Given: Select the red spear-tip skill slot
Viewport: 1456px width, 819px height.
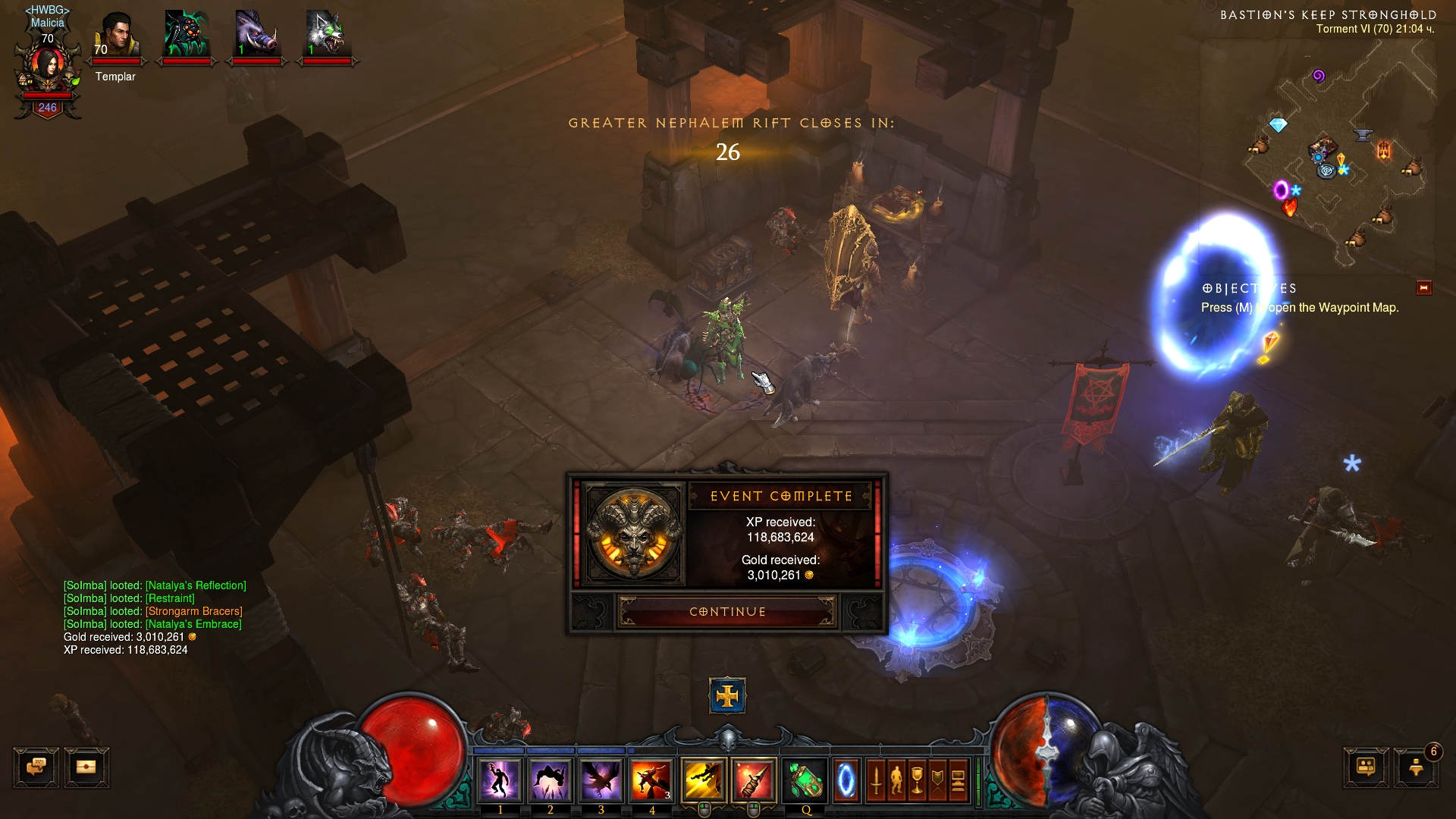Looking at the screenshot, I should (754, 780).
